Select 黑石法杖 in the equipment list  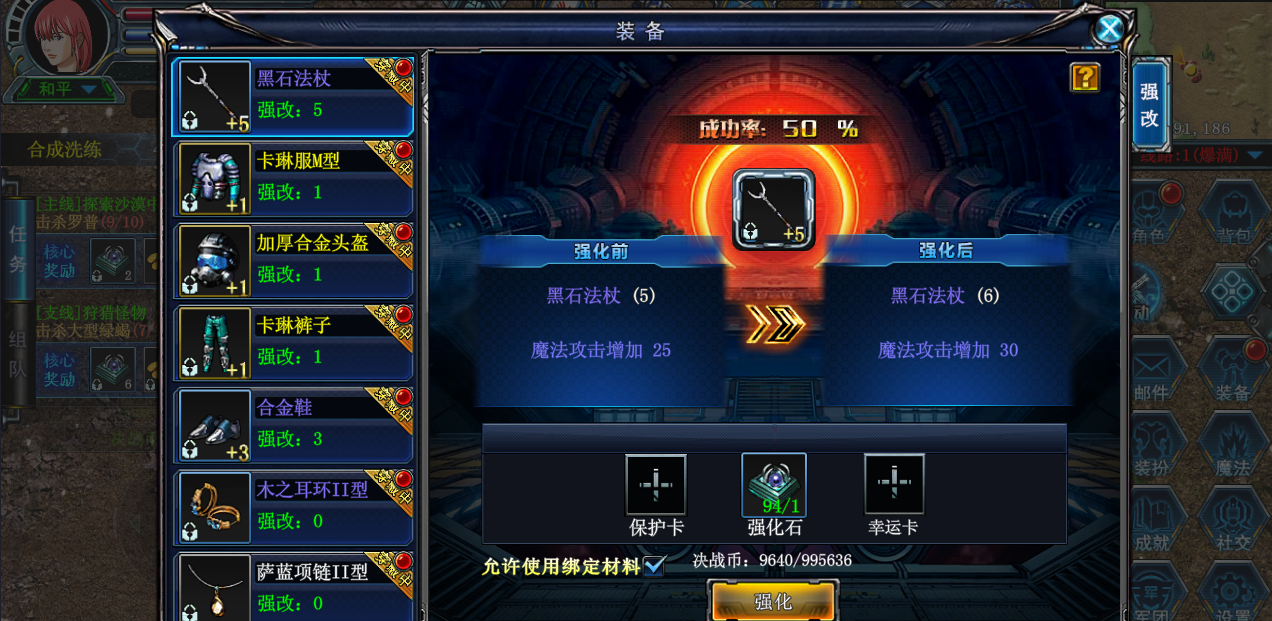(x=293, y=96)
